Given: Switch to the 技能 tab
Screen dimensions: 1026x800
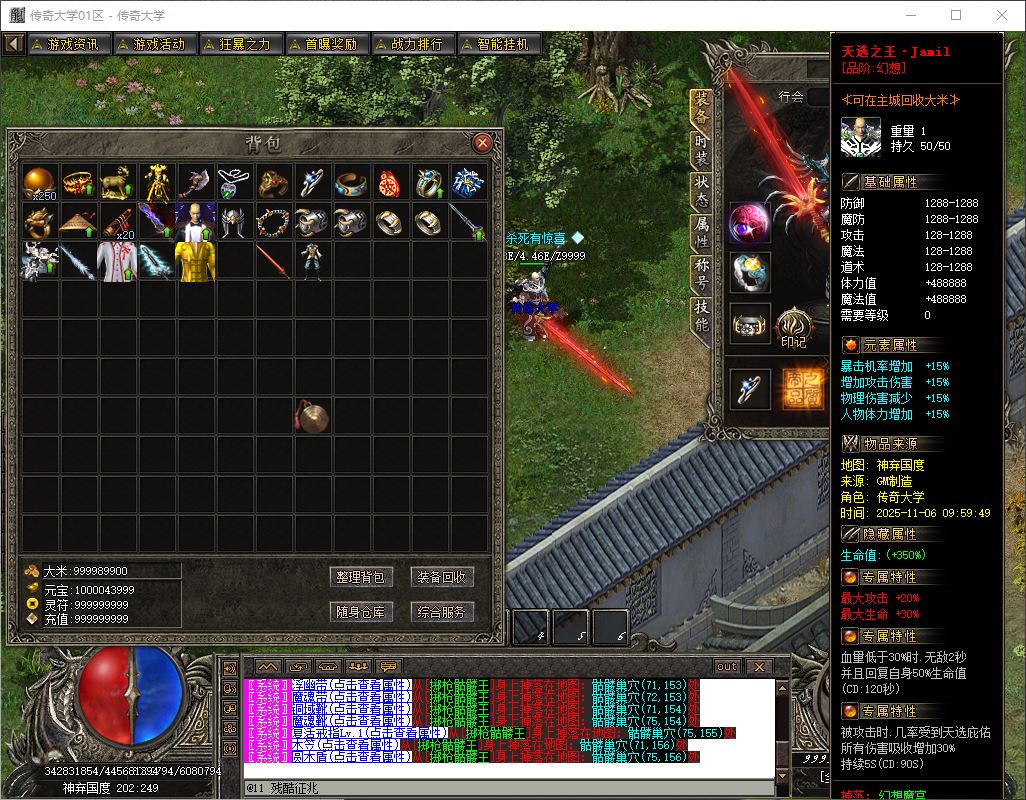Looking at the screenshot, I should [x=701, y=317].
